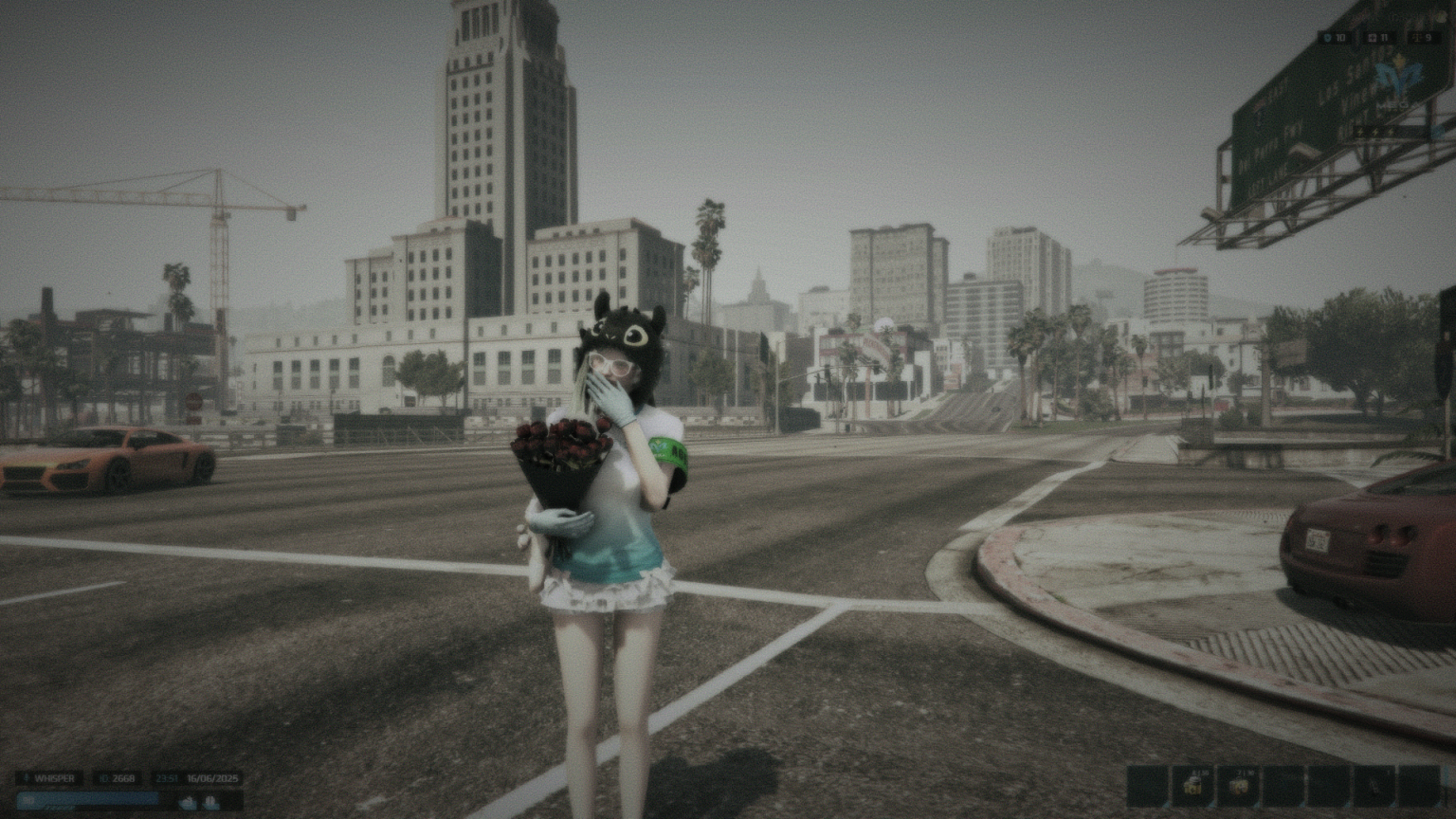Screen dimensions: 1456x819
Task: Select the yellow jar hotbar slot
Action: (1193, 786)
